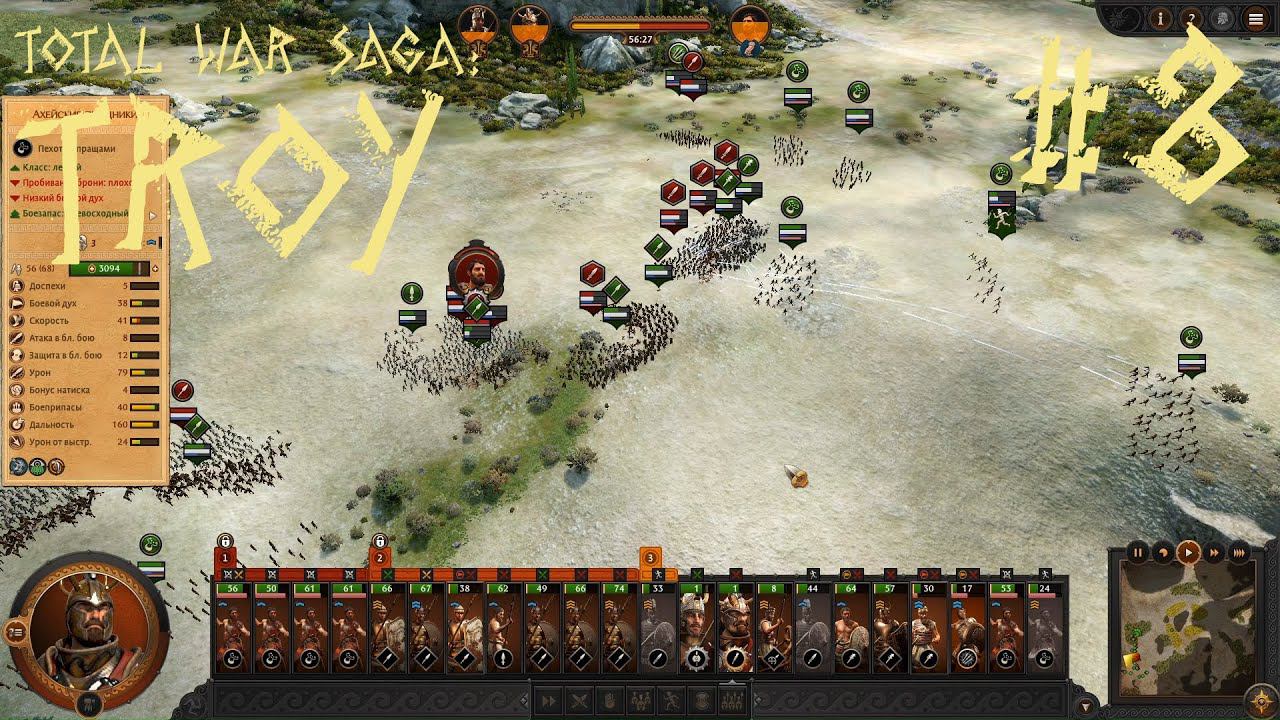Click the help question mark icon

[x=1194, y=18]
